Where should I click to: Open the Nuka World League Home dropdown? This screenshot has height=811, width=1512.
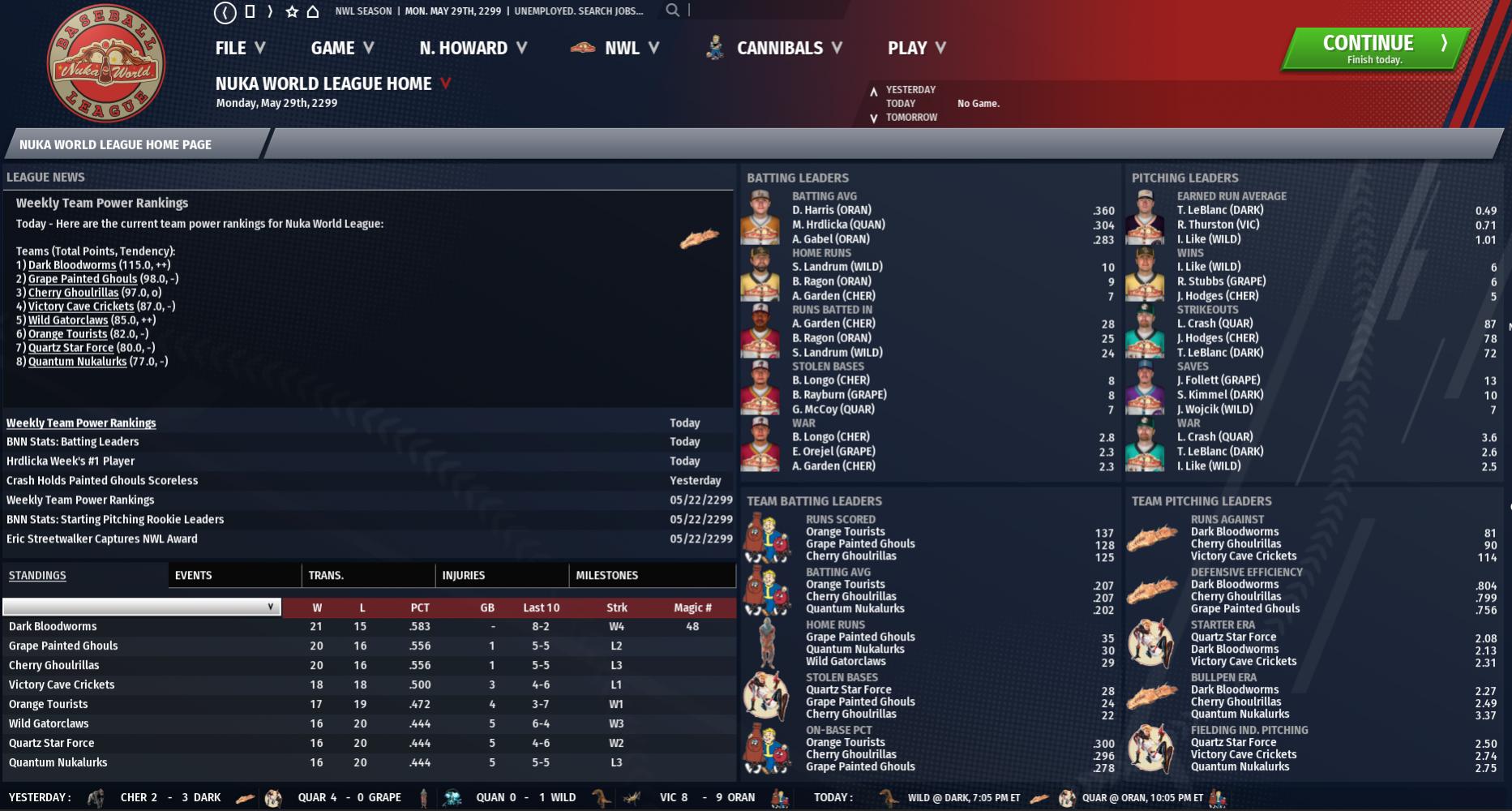click(x=445, y=84)
